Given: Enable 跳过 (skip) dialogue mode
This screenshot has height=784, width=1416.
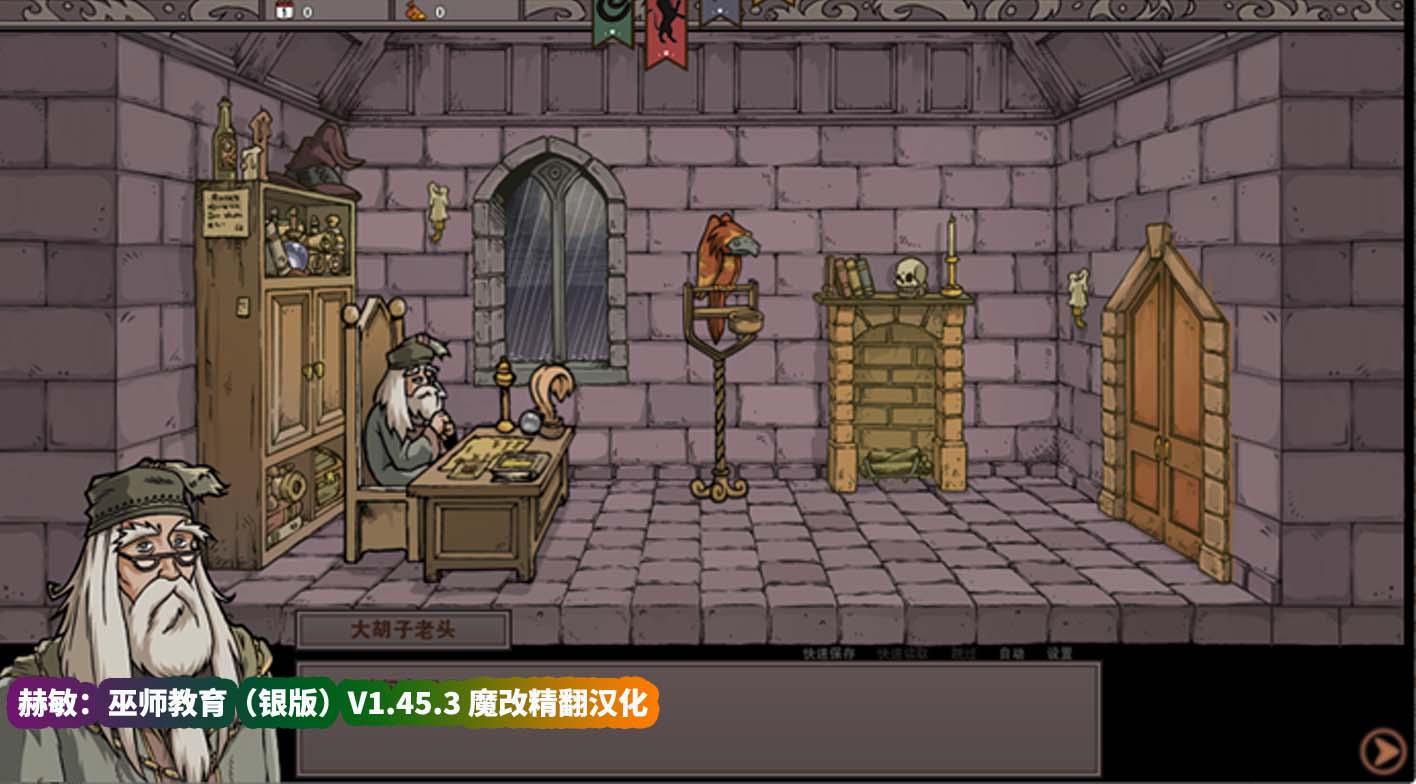Looking at the screenshot, I should click(x=962, y=653).
